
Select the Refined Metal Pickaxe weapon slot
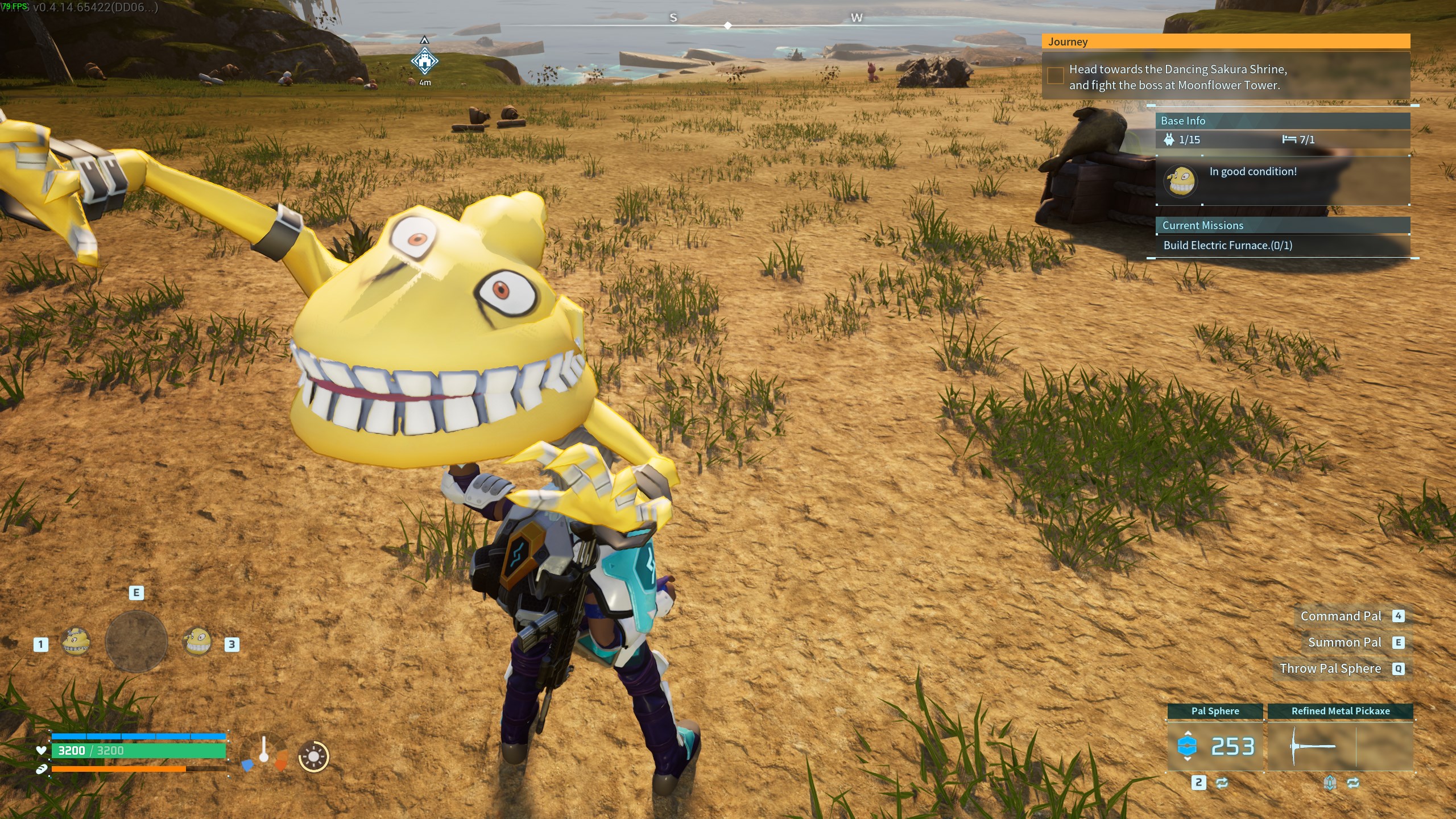tap(1340, 746)
